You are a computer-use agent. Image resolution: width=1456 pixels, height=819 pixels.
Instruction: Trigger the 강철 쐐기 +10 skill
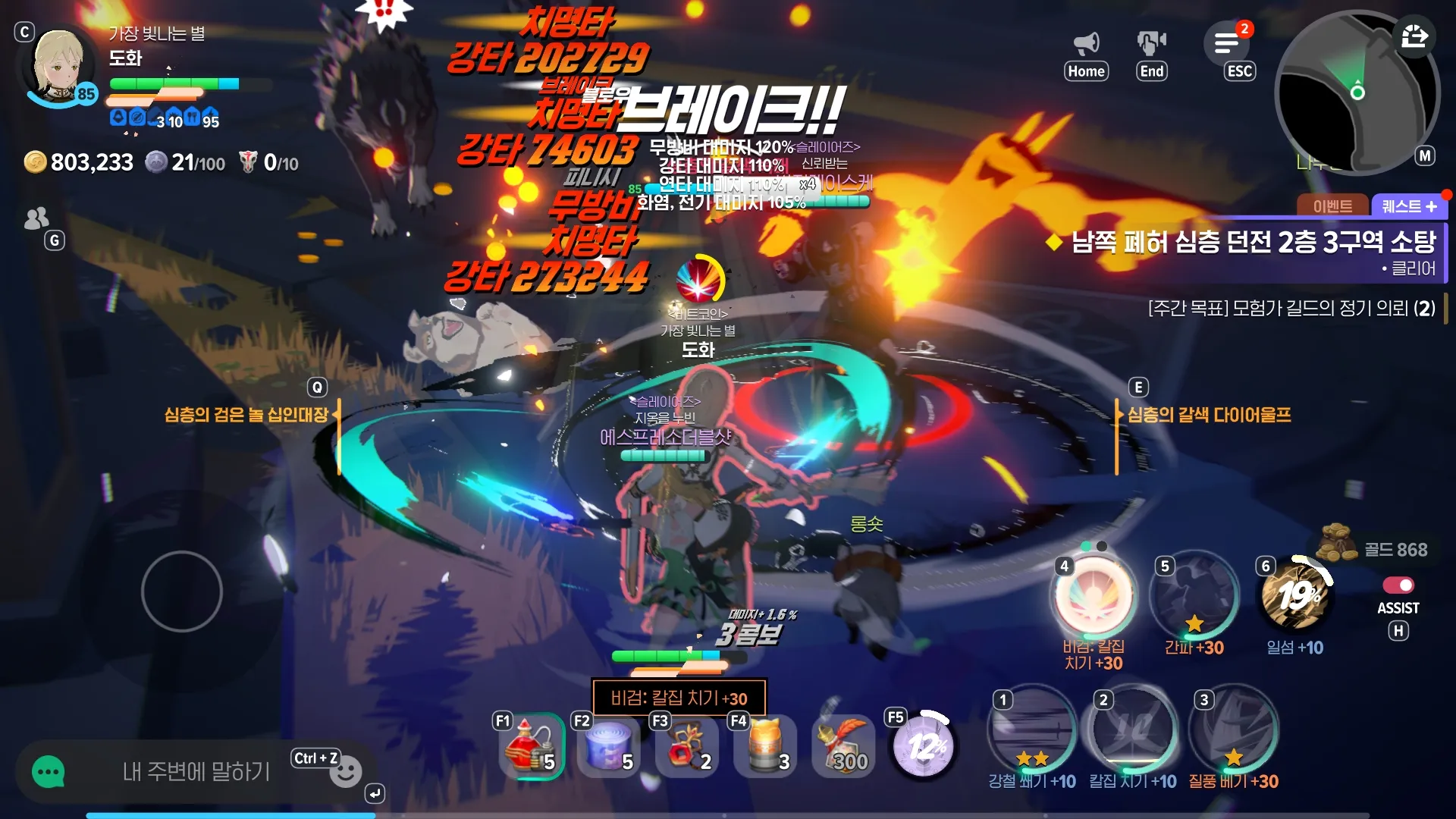(1031, 730)
